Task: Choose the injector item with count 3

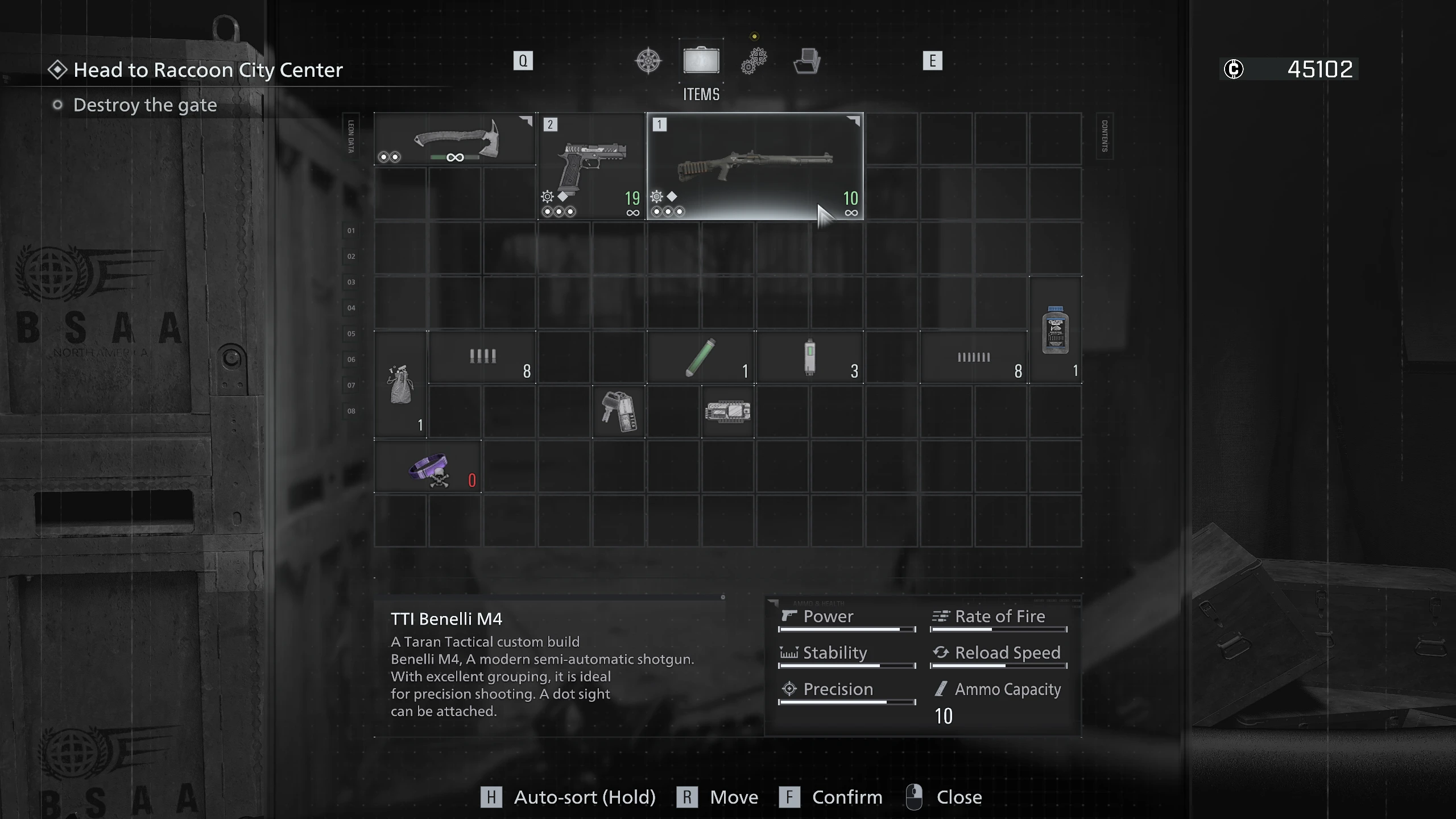Action: (810, 358)
